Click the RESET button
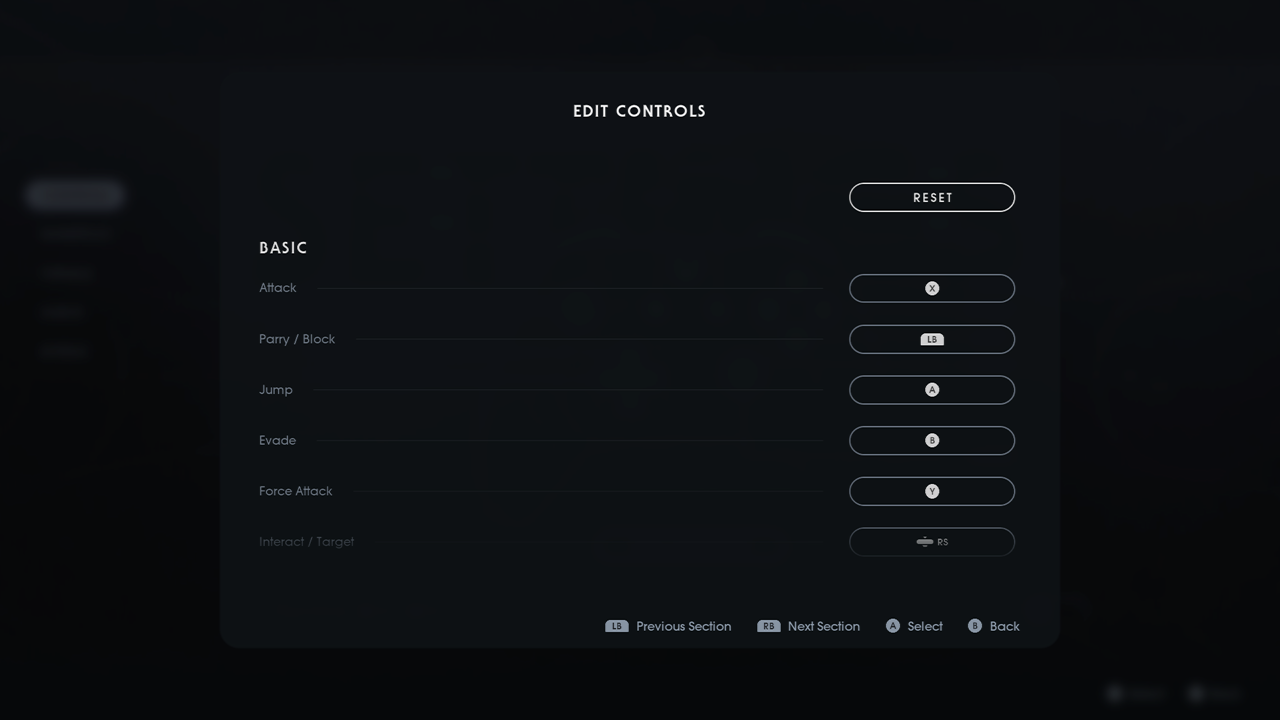The width and height of the screenshot is (1280, 720). point(931,197)
